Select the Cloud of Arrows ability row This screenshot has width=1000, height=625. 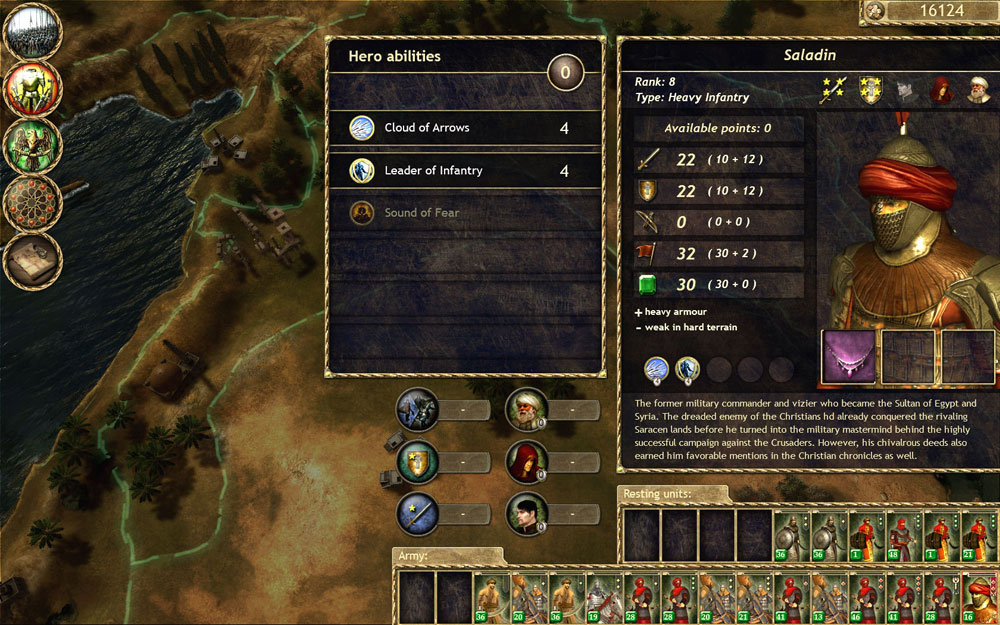(464, 128)
